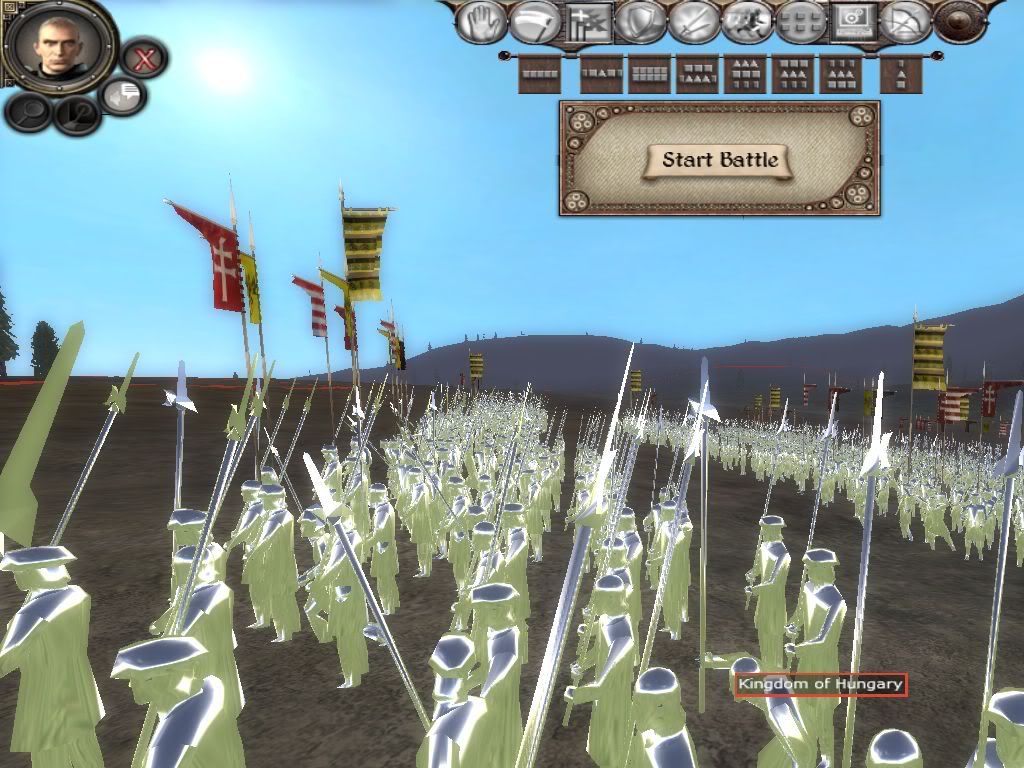Toggle the advisor speech bubble button

pyautogui.click(x=124, y=96)
